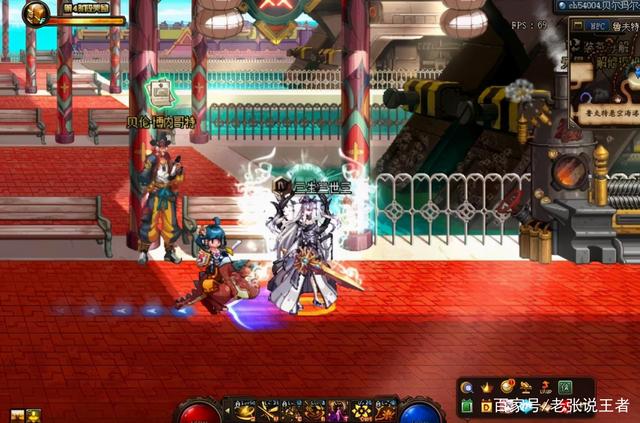Open the coin icon with red notification
This screenshot has height=423, width=640.
pyautogui.click(x=507, y=386)
